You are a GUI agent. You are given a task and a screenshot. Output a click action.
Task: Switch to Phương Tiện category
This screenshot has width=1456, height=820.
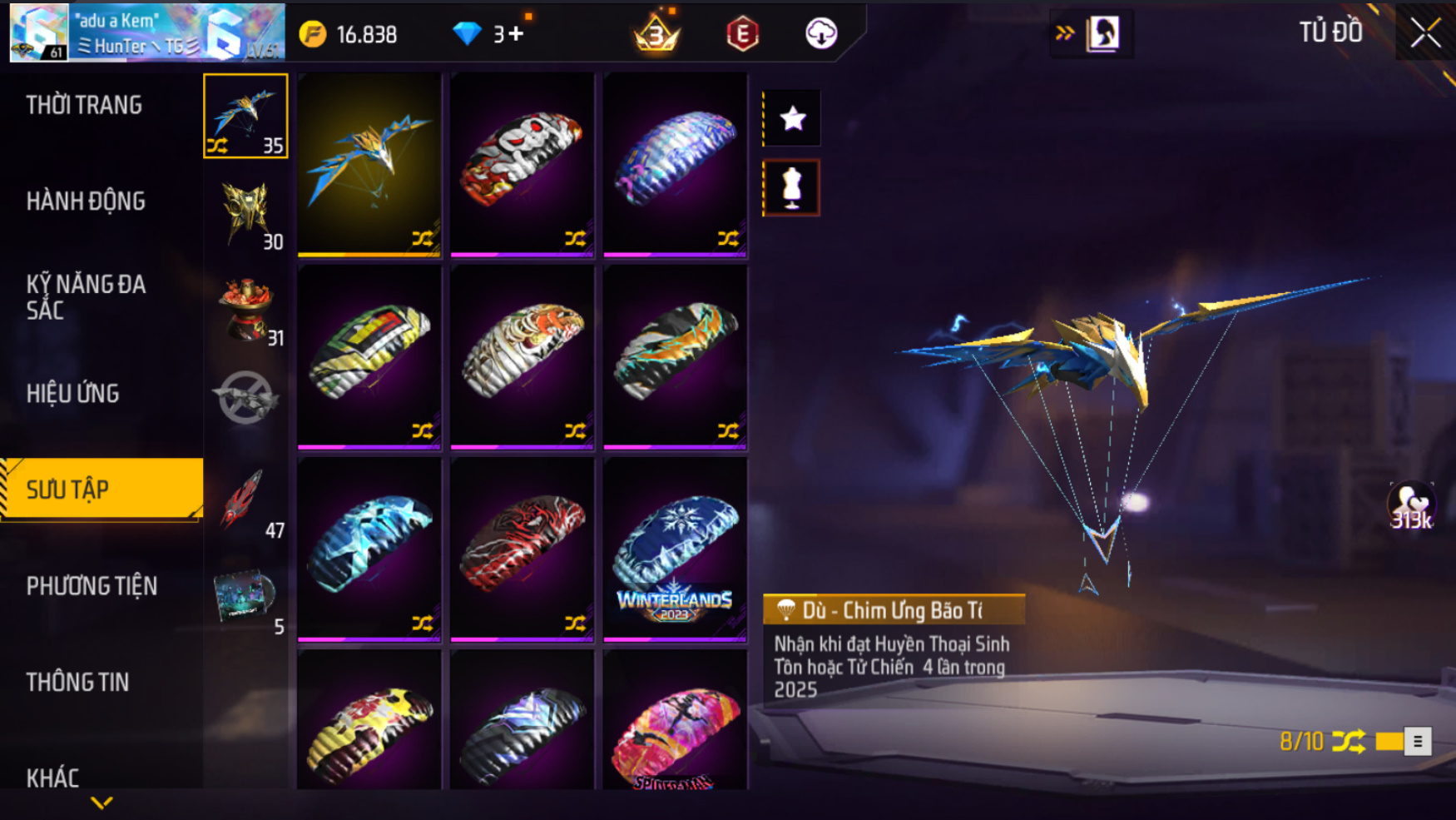coord(92,586)
